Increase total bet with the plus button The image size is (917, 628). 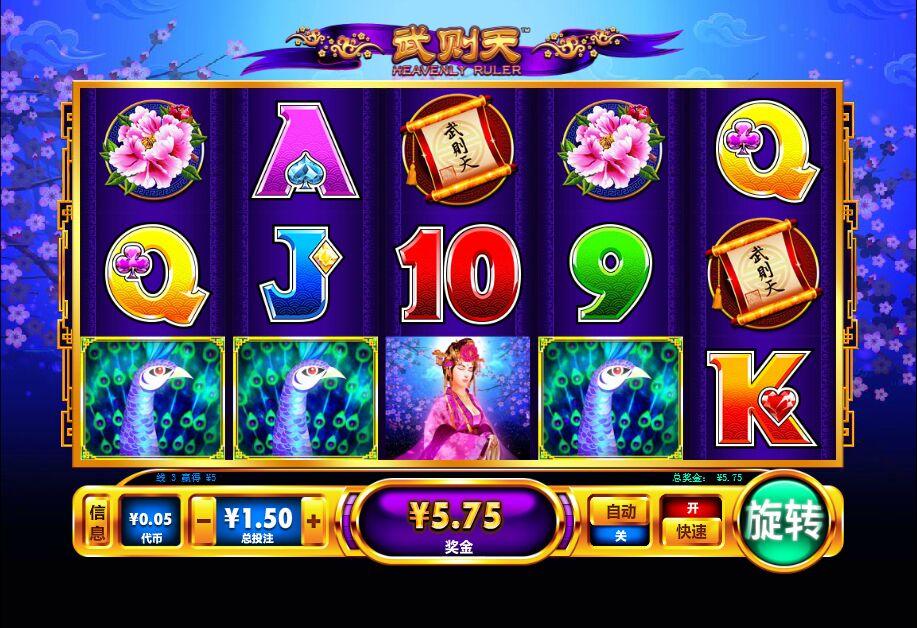point(313,521)
